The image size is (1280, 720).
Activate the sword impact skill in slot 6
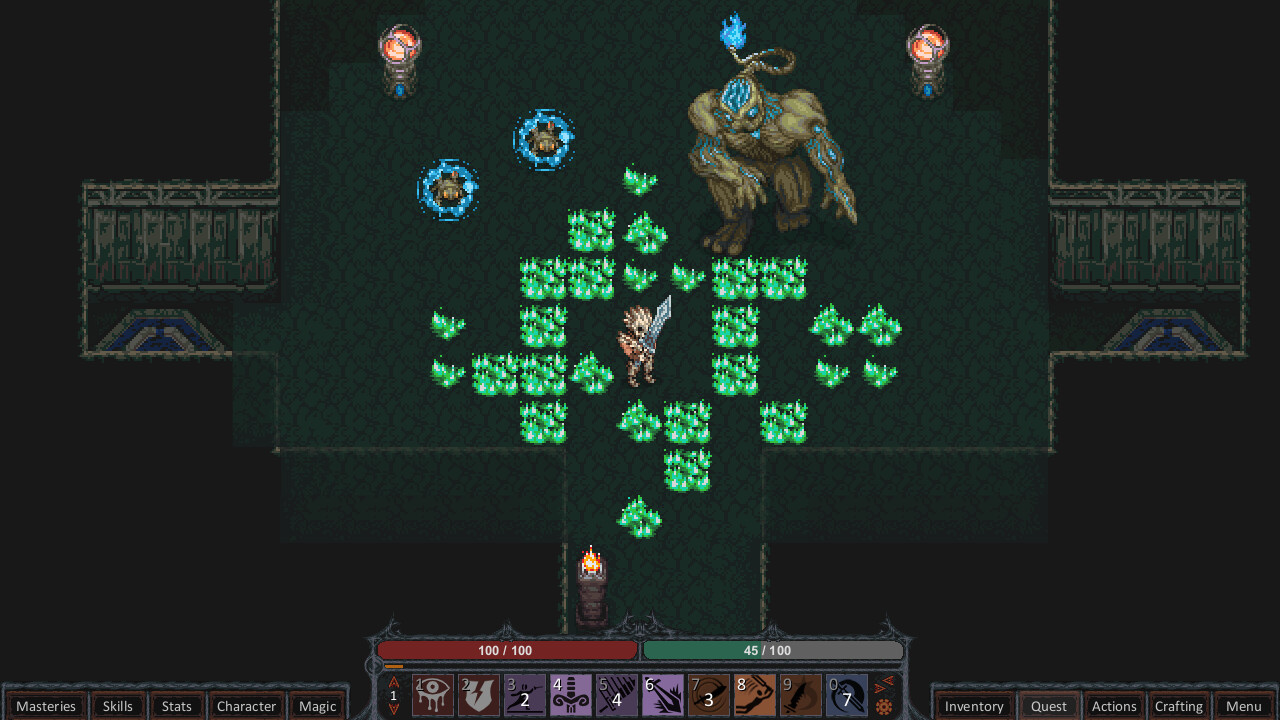click(x=663, y=695)
